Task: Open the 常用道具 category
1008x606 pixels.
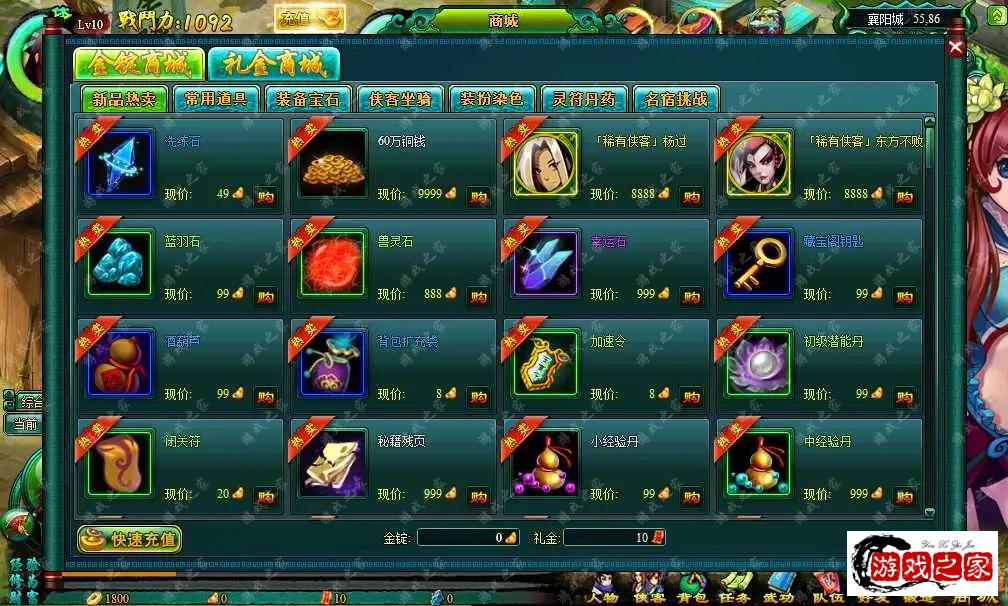Action: tap(216, 99)
